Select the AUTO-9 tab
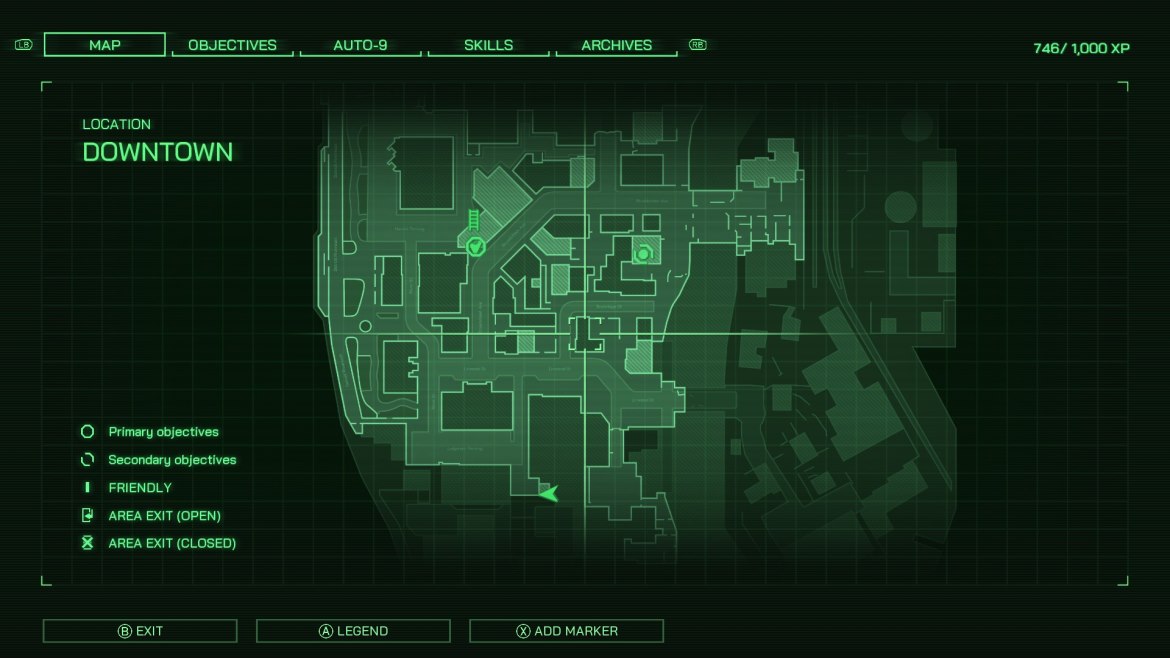 [x=360, y=45]
